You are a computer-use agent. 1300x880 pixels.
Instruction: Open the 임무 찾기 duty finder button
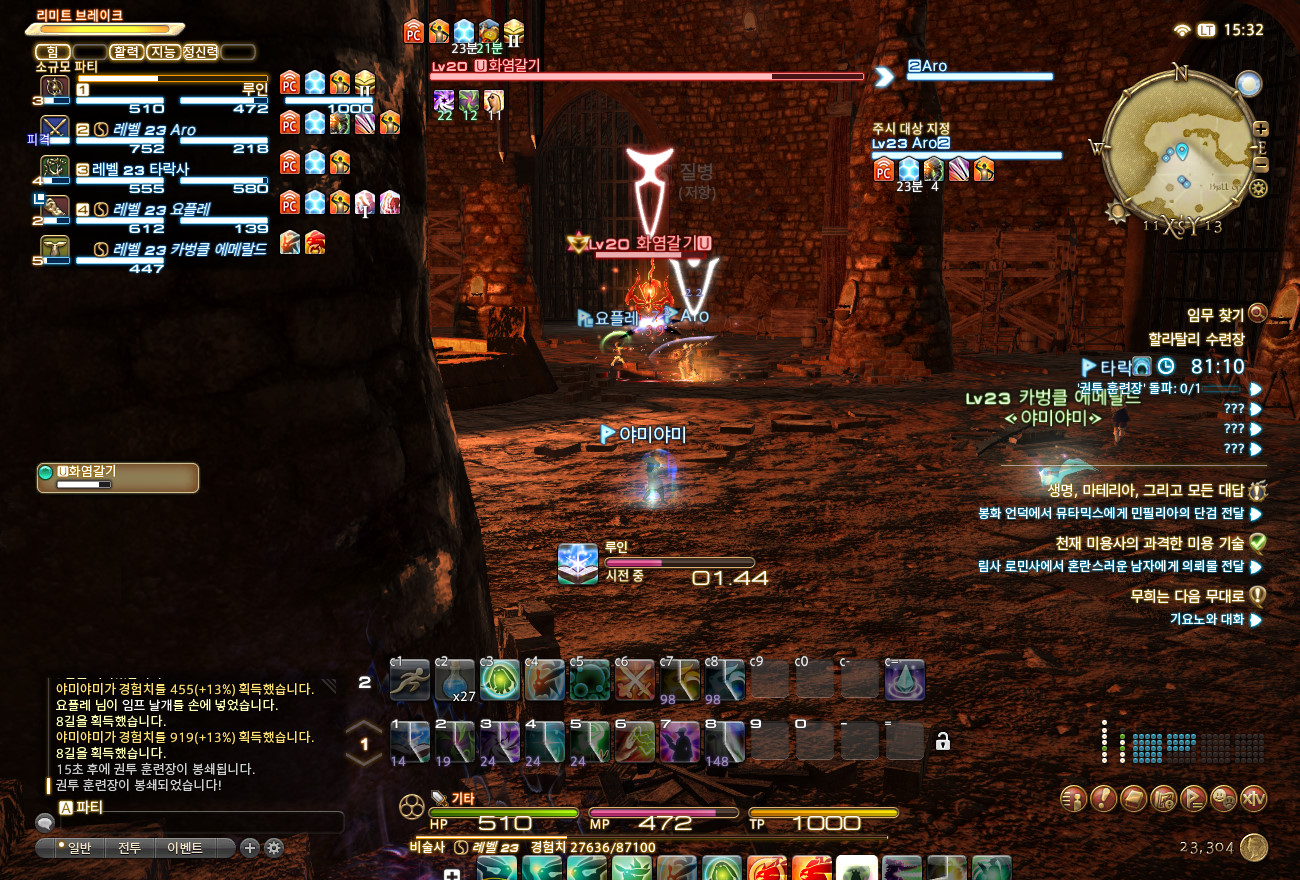tap(1257, 314)
